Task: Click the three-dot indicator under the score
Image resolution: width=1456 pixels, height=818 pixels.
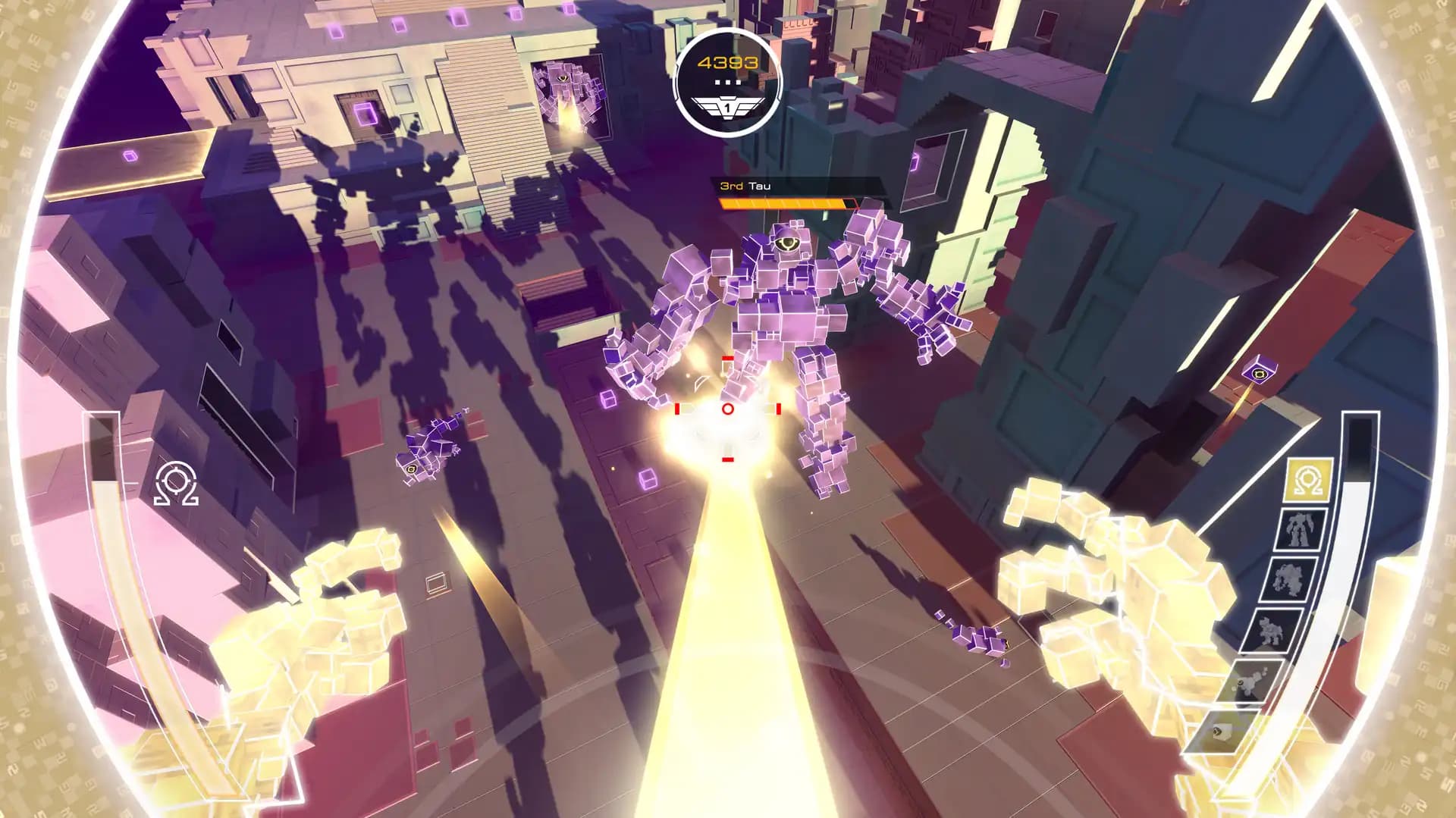Action: pos(726,80)
